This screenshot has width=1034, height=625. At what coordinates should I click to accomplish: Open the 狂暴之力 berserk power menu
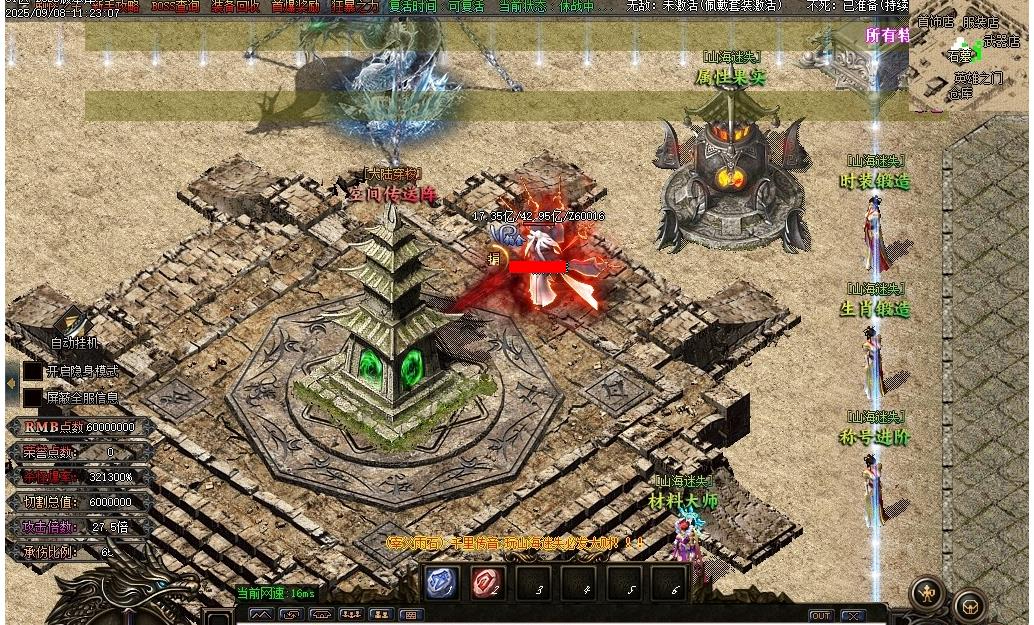356,6
